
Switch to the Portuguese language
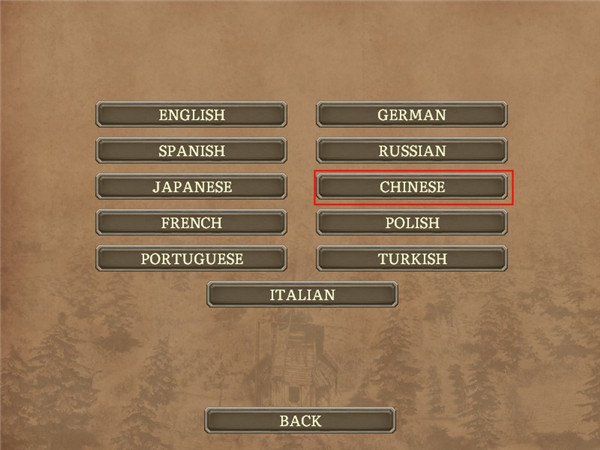(x=191, y=259)
